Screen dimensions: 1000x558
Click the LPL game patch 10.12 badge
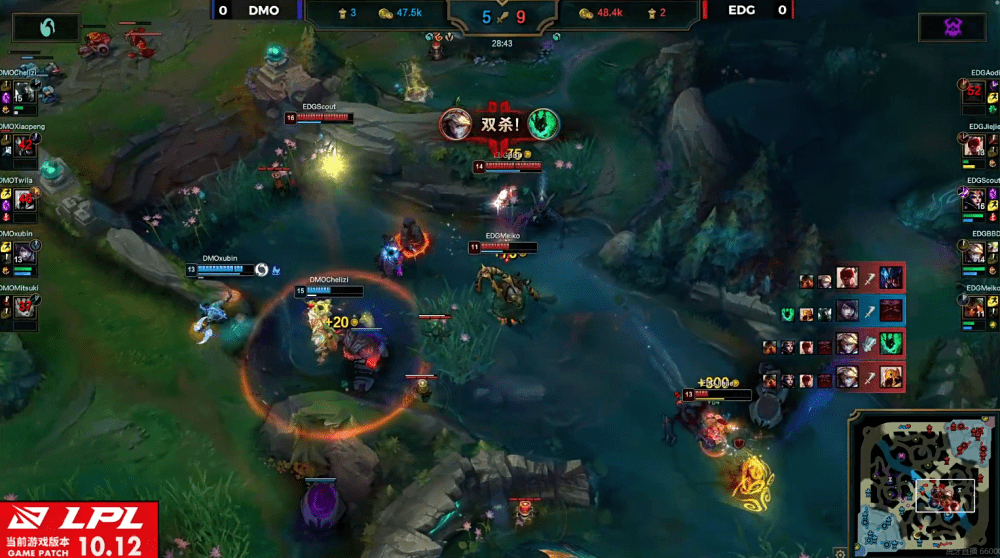79,529
